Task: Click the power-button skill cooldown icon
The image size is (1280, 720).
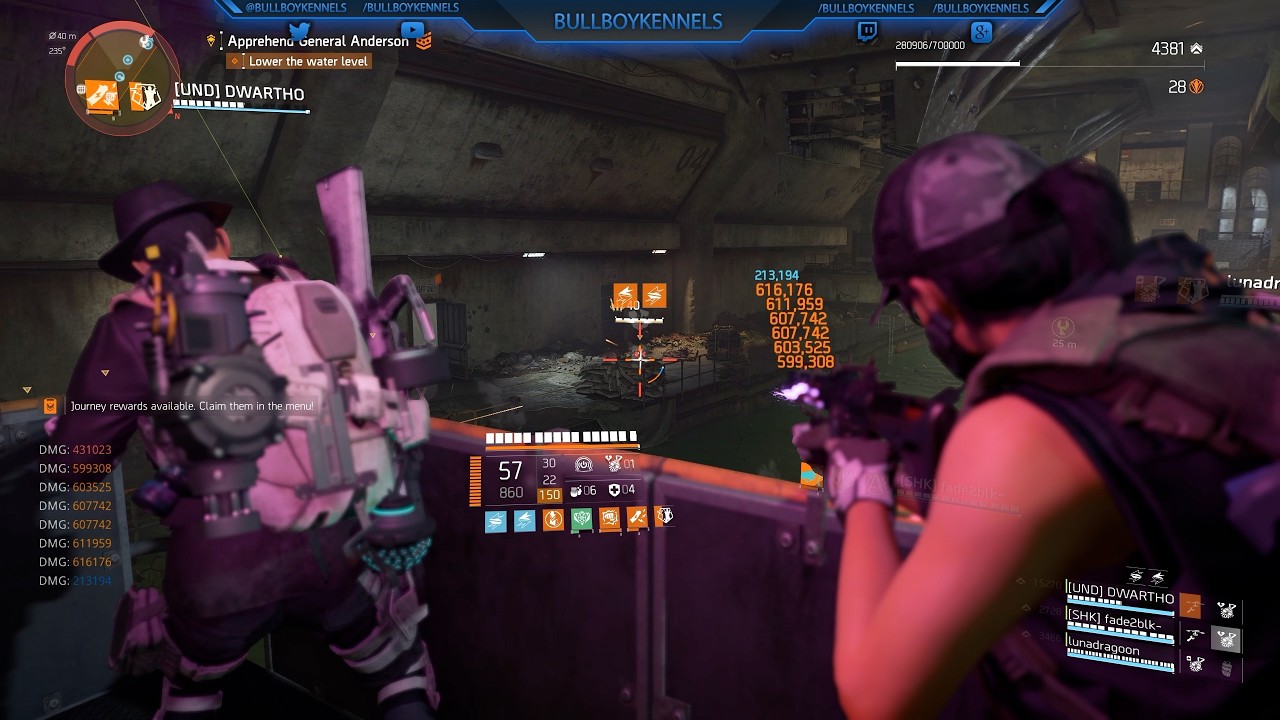Action: click(x=583, y=464)
